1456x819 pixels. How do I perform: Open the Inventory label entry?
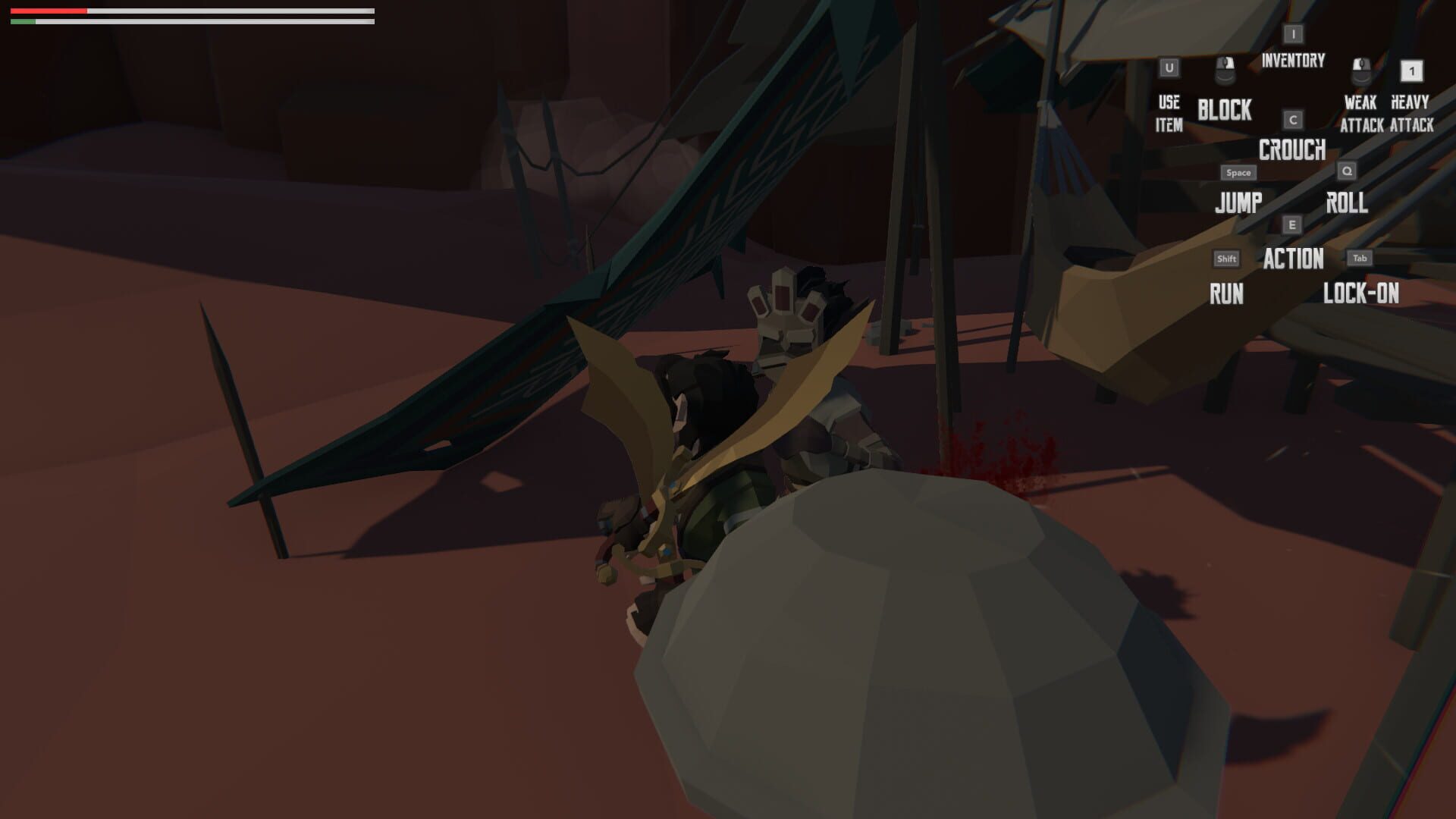tap(1292, 61)
